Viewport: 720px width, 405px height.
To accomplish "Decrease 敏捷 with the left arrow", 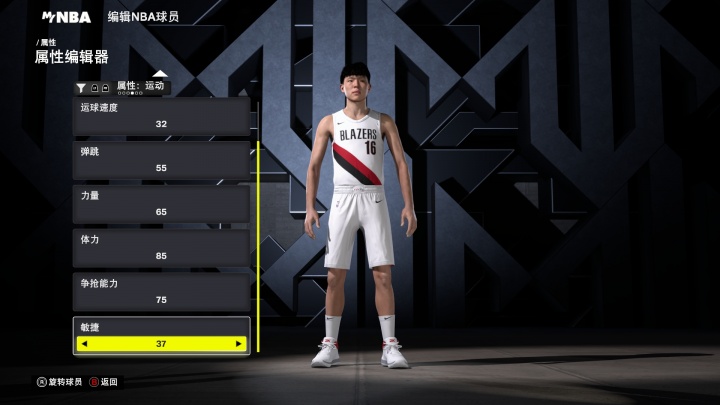I will tap(84, 344).
